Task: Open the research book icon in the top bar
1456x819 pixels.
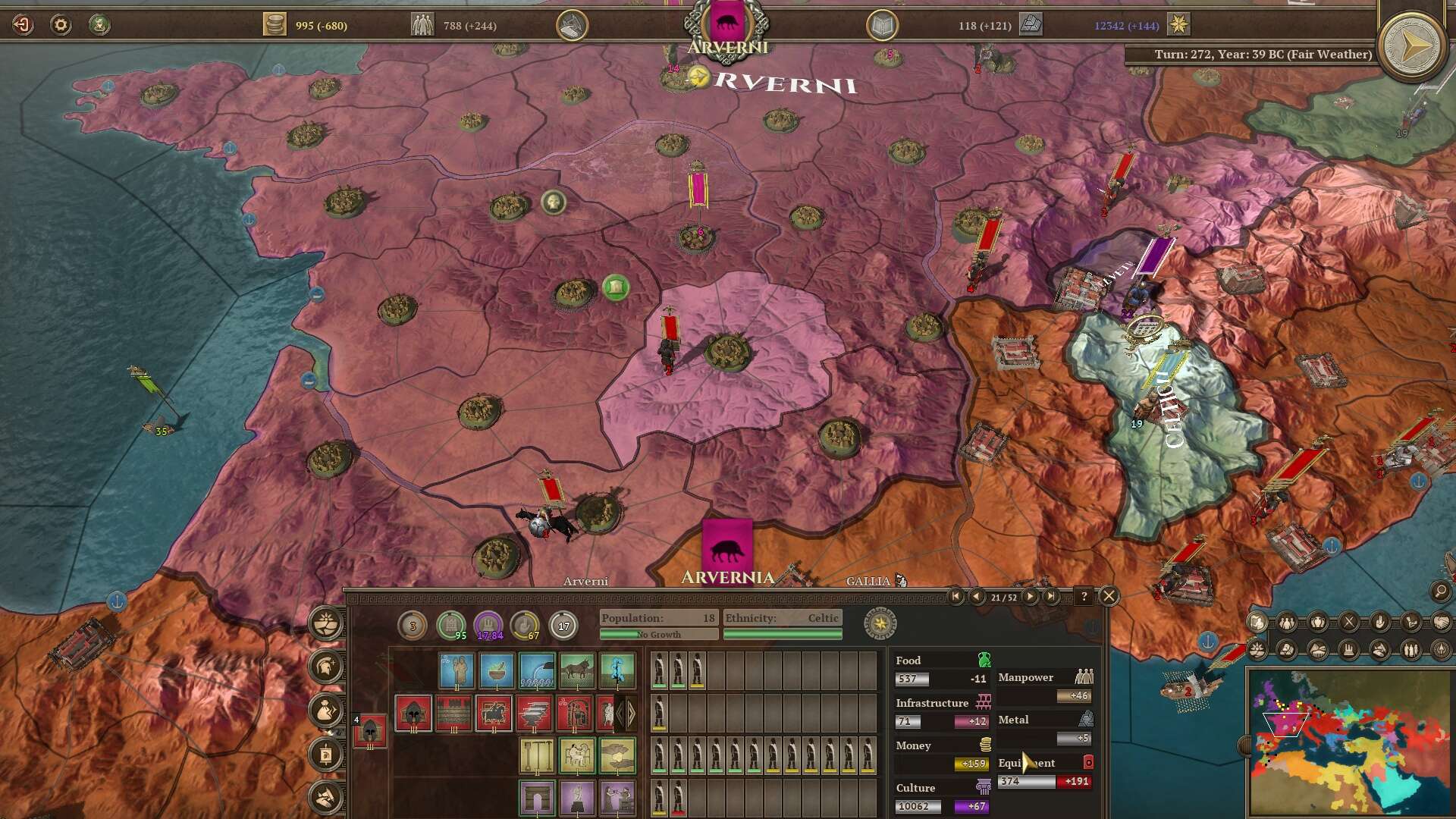Action: point(882,24)
